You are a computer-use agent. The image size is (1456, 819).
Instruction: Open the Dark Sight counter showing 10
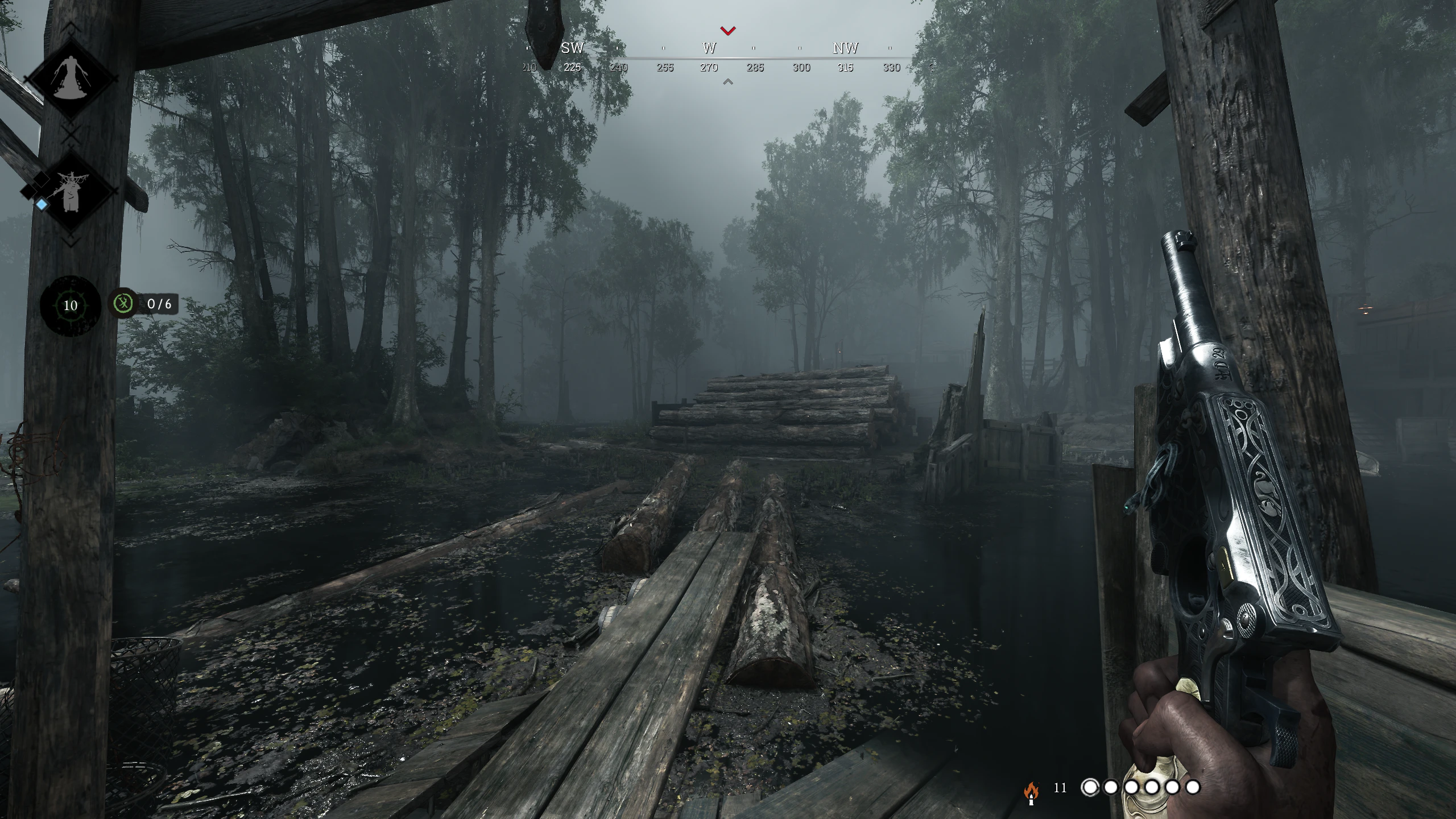[x=70, y=305]
